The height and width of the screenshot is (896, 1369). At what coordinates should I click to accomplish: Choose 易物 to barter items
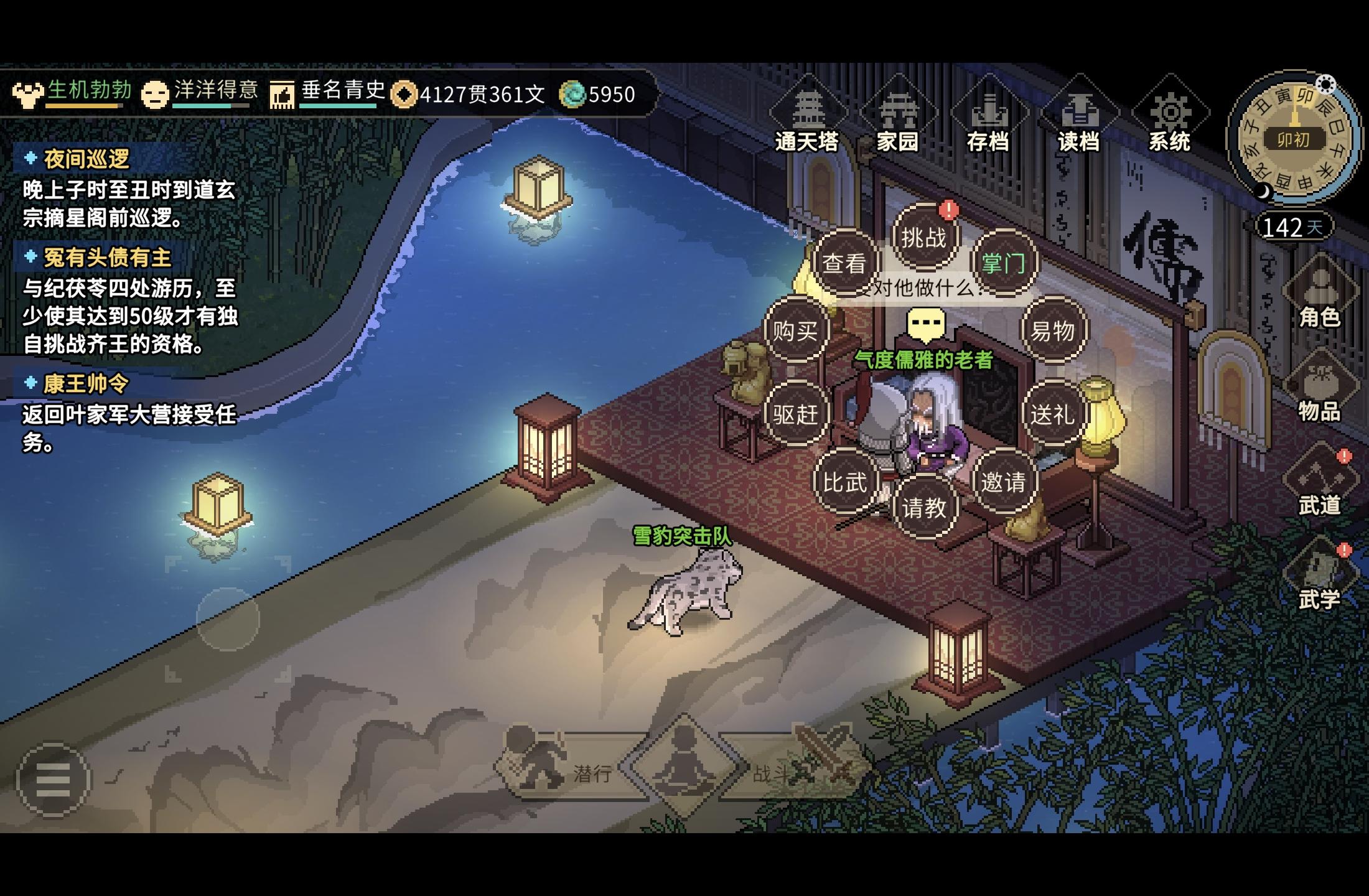pyautogui.click(x=1053, y=330)
